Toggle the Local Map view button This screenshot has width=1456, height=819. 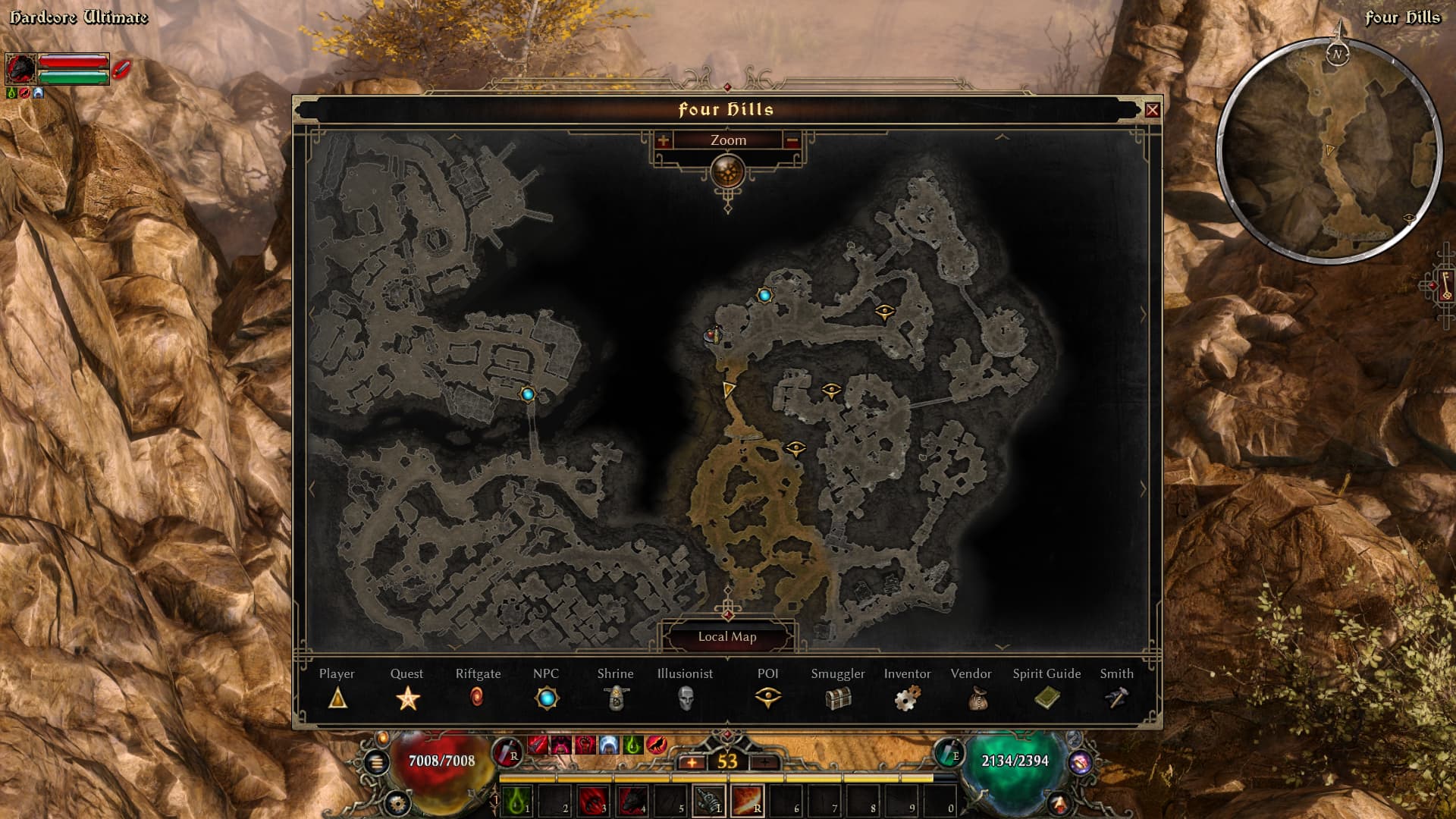coord(727,637)
